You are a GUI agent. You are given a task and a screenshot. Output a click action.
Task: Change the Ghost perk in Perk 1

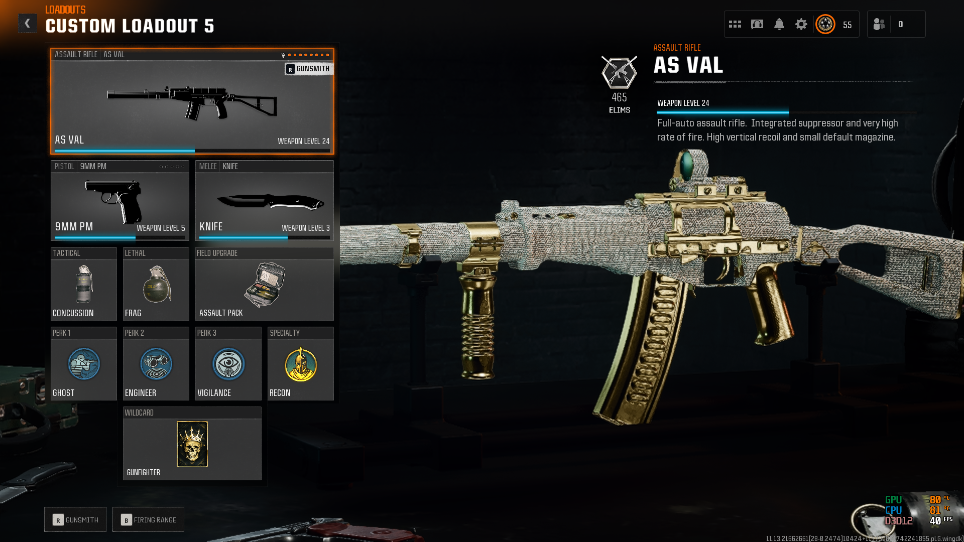click(84, 363)
